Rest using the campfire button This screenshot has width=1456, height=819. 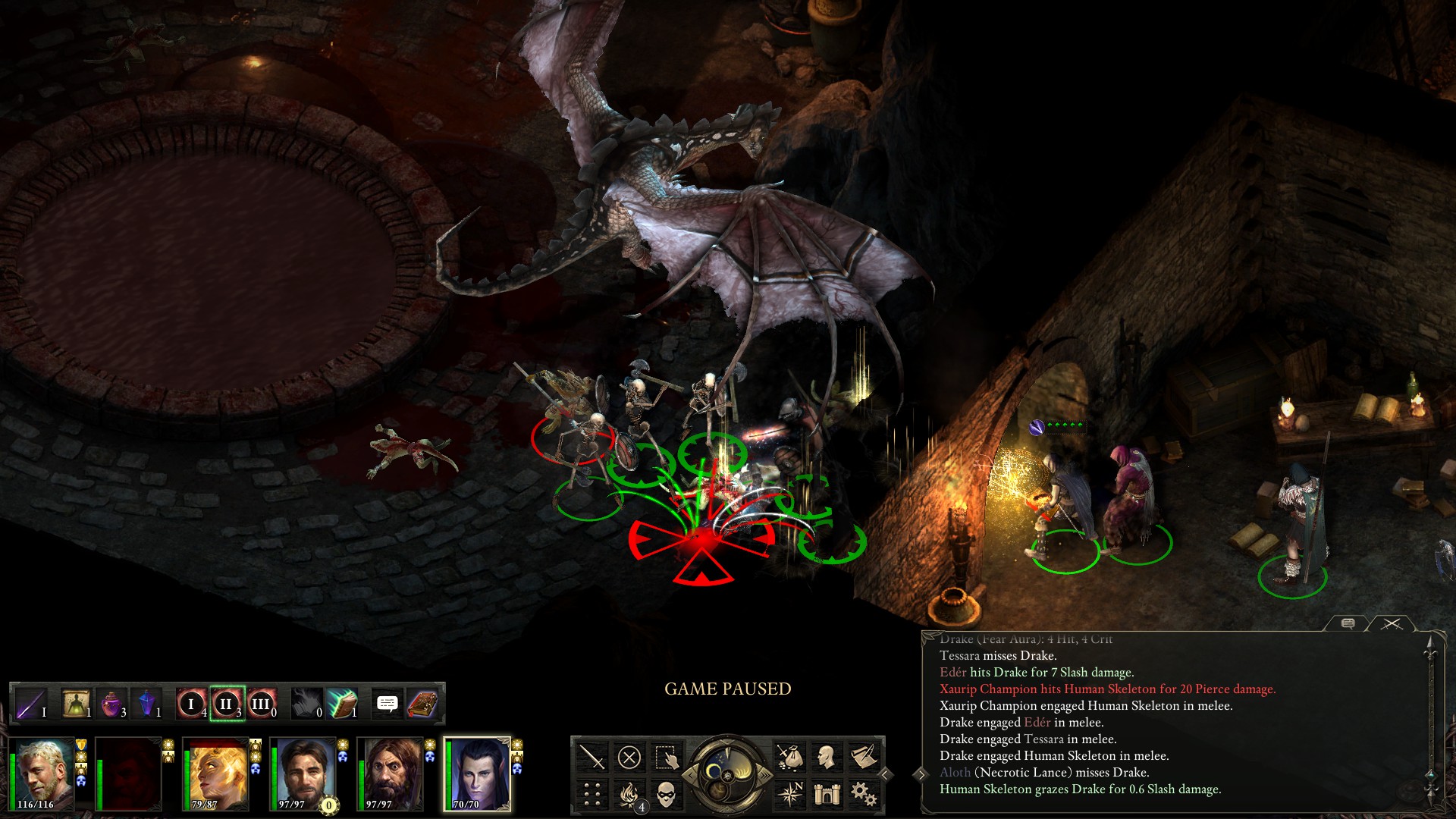[x=629, y=794]
